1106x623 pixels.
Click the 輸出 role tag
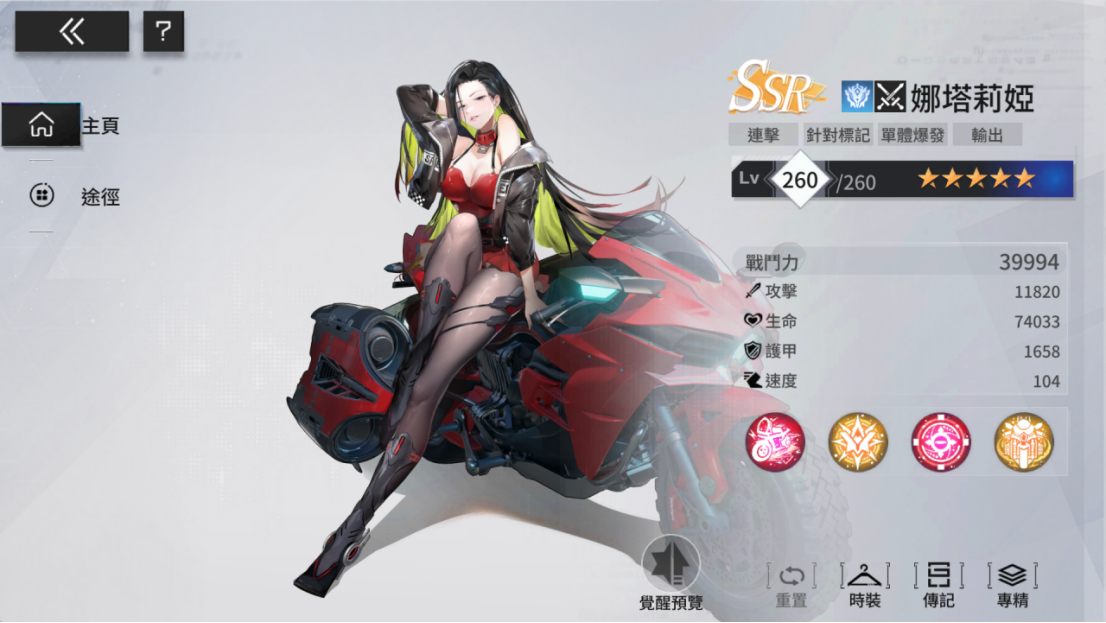[x=987, y=135]
